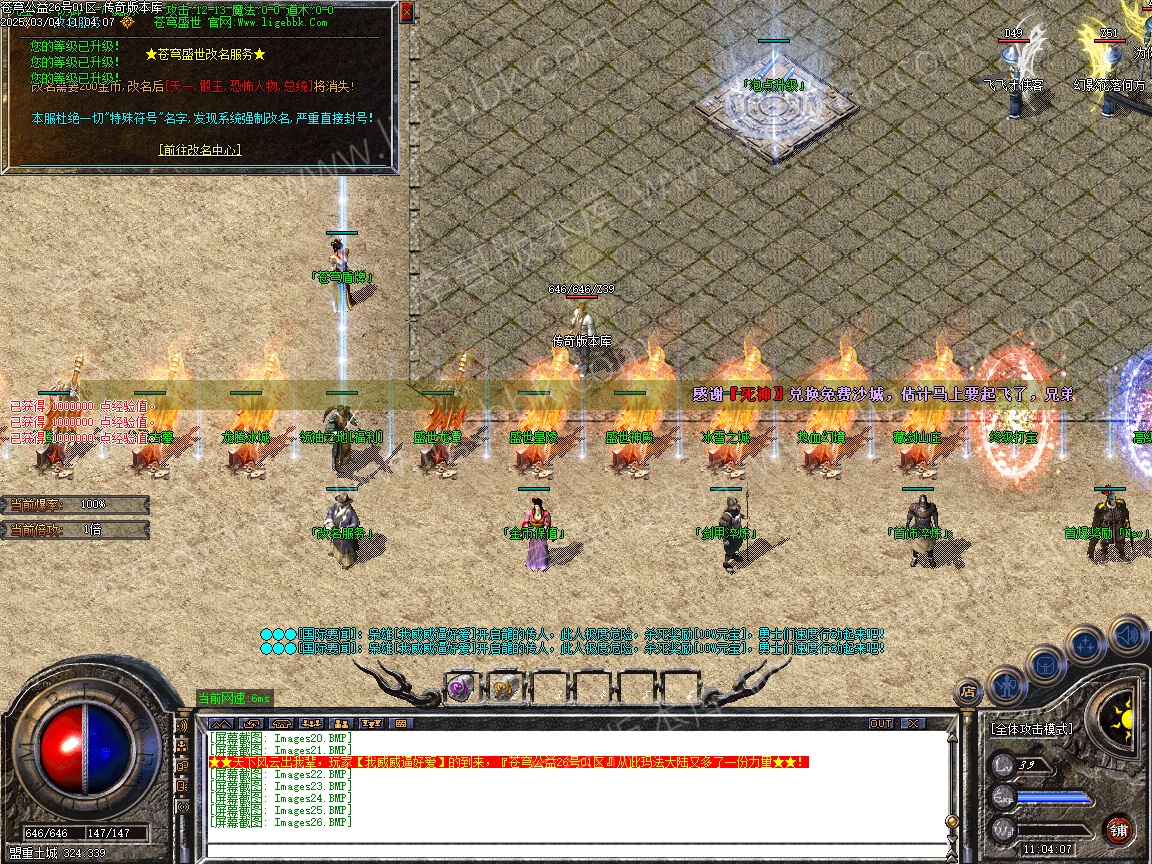Close the chat panel with X button
This screenshot has width=1152, height=864.
[912, 723]
